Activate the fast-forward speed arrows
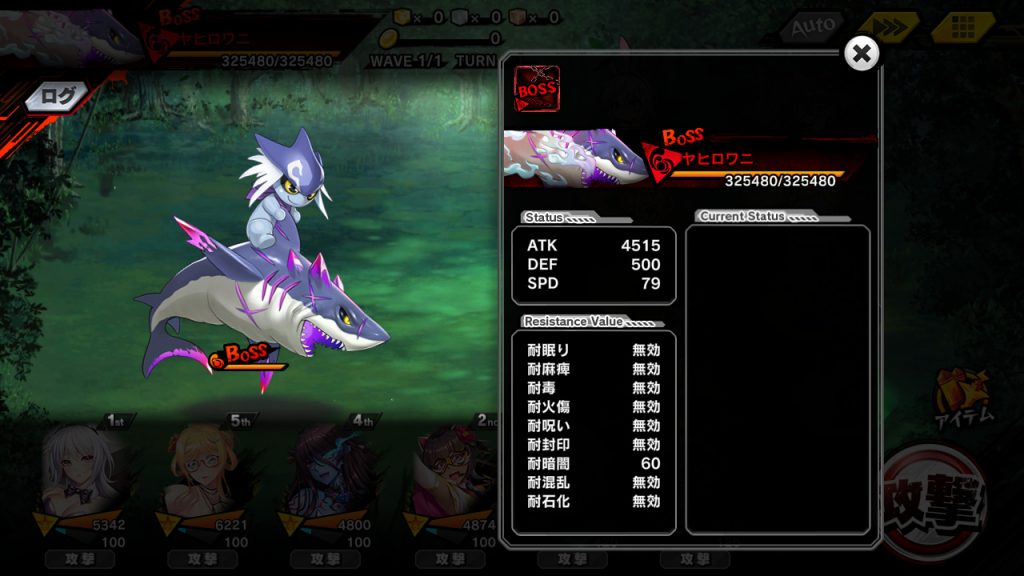Image resolution: width=1024 pixels, height=576 pixels. [887, 27]
